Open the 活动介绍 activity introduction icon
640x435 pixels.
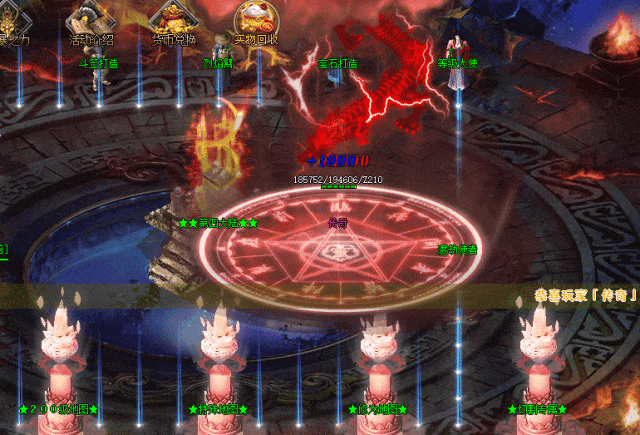[x=89, y=22]
